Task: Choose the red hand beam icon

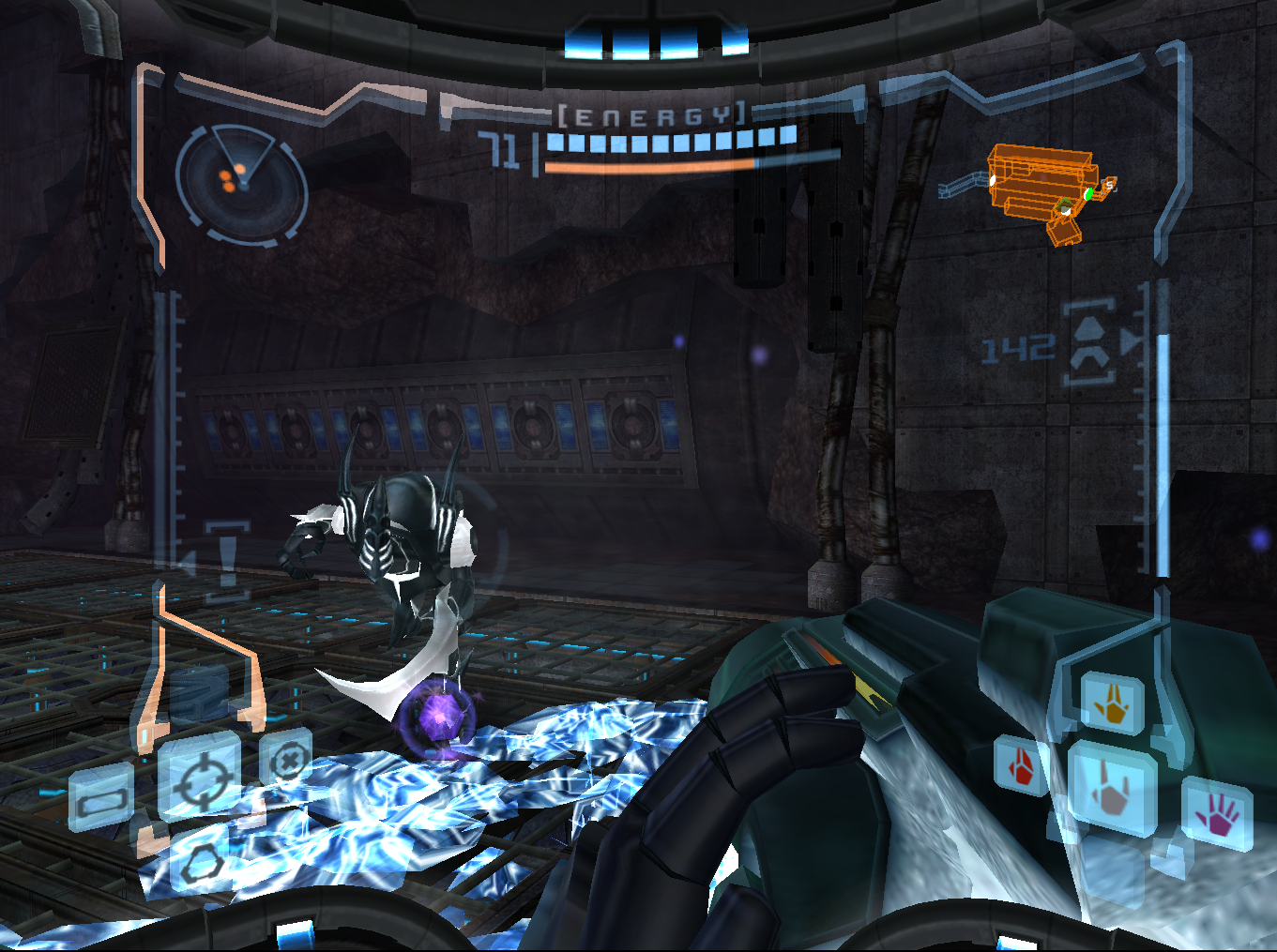Action: [x=1022, y=765]
